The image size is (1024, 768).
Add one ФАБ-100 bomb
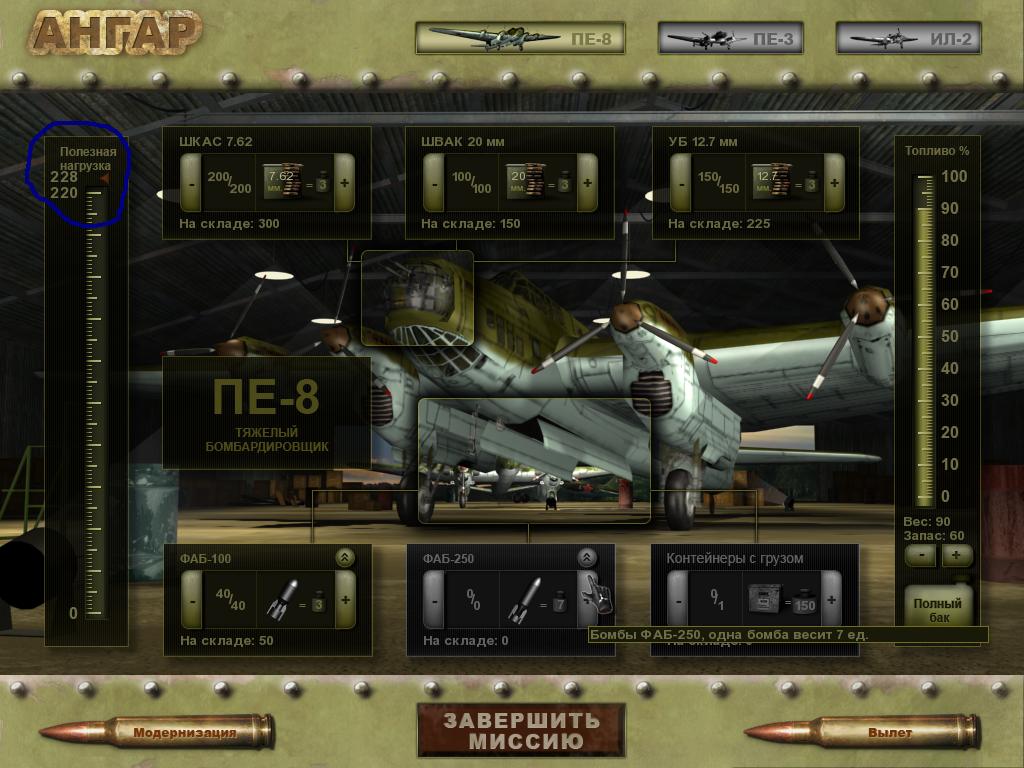click(345, 600)
